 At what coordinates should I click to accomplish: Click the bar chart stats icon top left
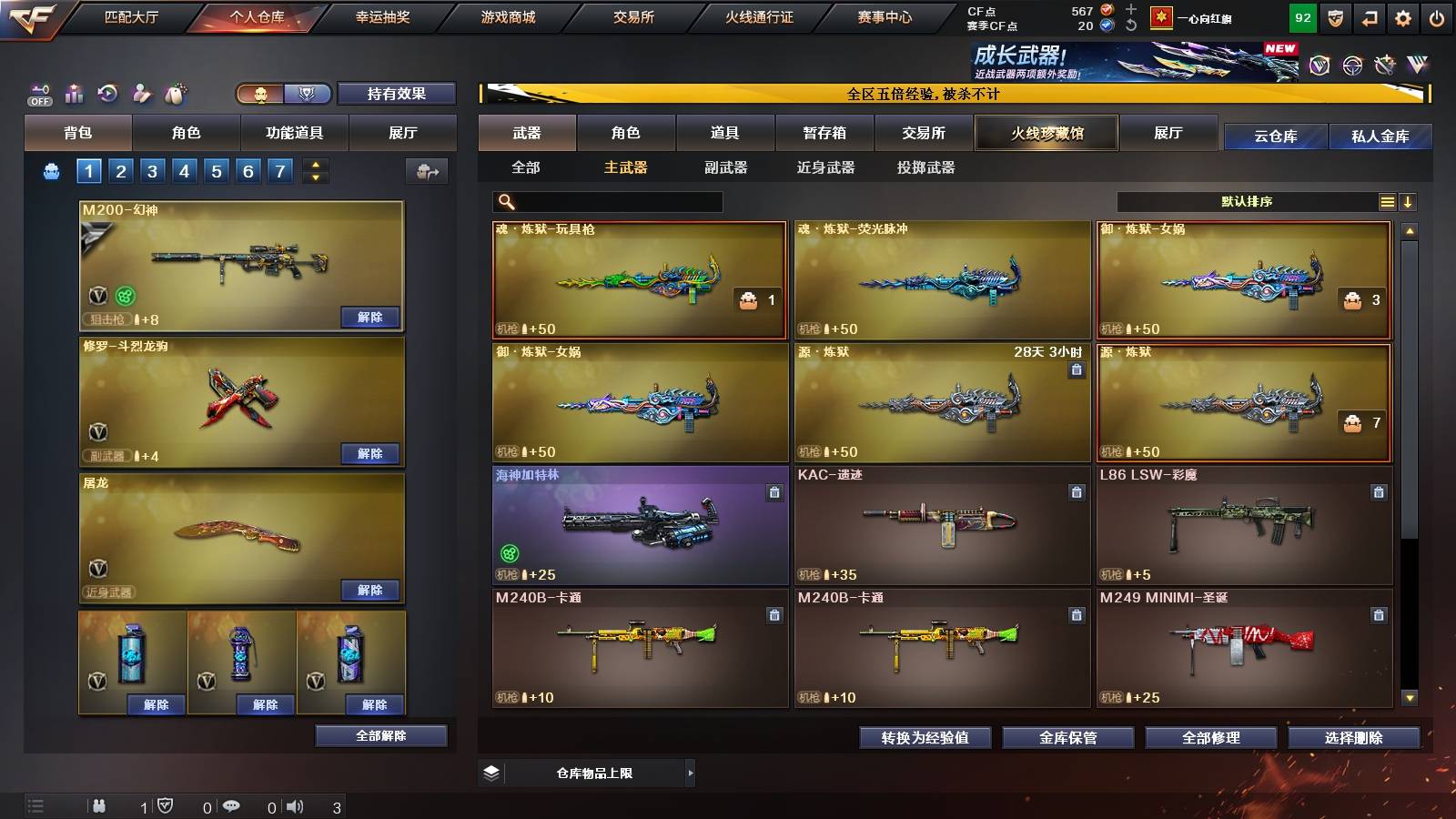coord(73,93)
